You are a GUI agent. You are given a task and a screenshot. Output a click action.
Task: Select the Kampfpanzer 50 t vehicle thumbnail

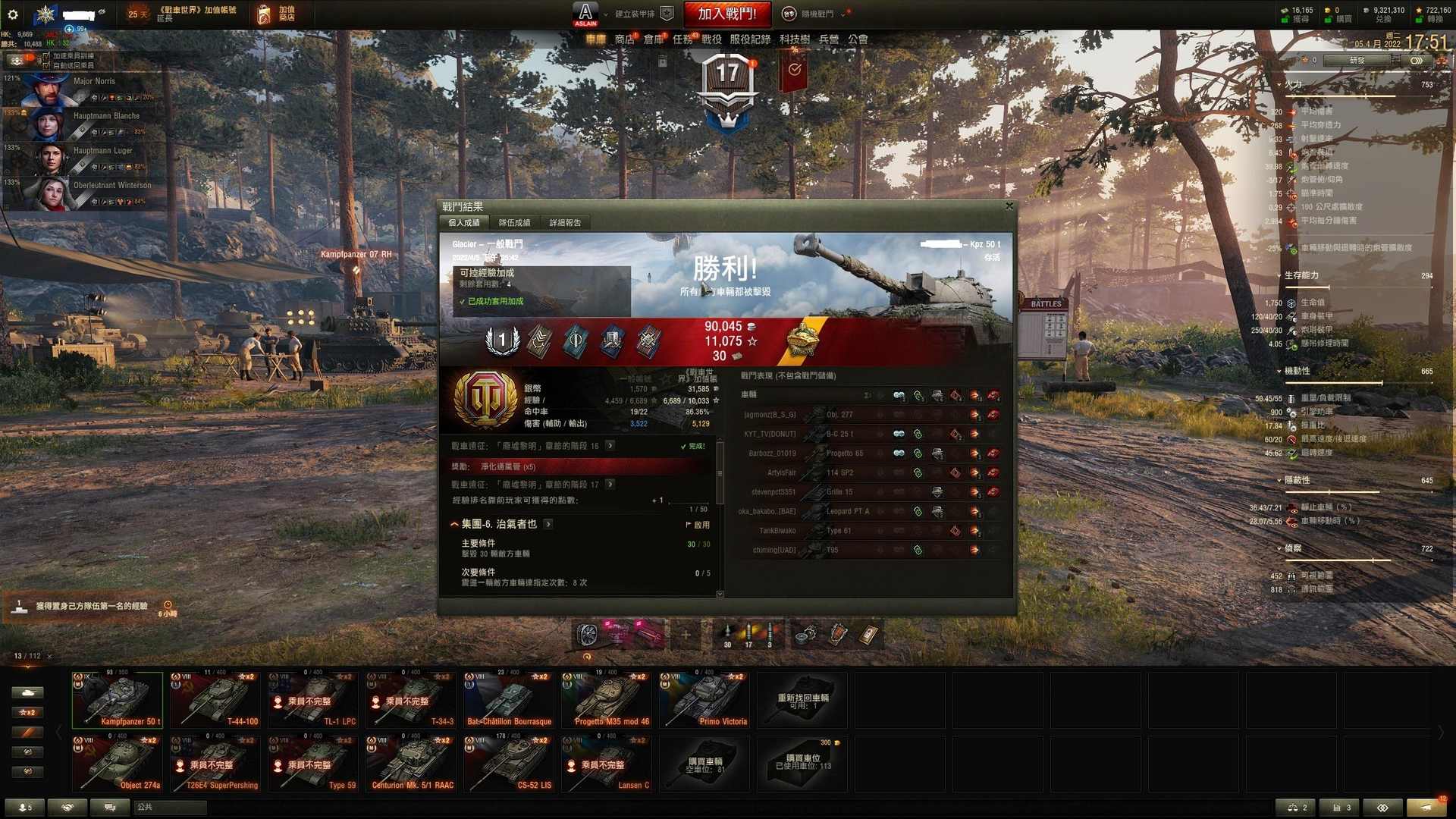coord(117,699)
